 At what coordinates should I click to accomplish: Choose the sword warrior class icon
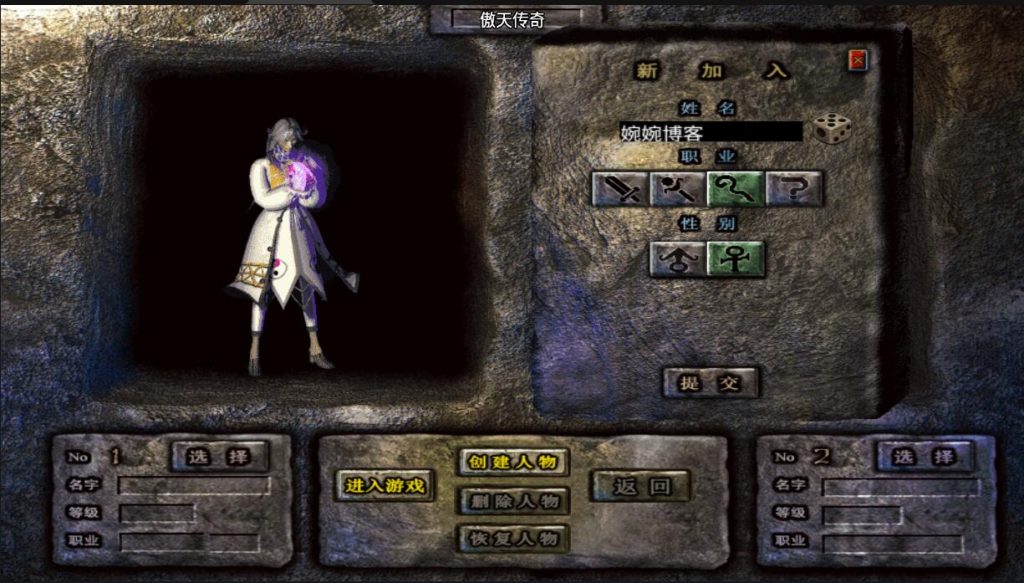(621, 188)
